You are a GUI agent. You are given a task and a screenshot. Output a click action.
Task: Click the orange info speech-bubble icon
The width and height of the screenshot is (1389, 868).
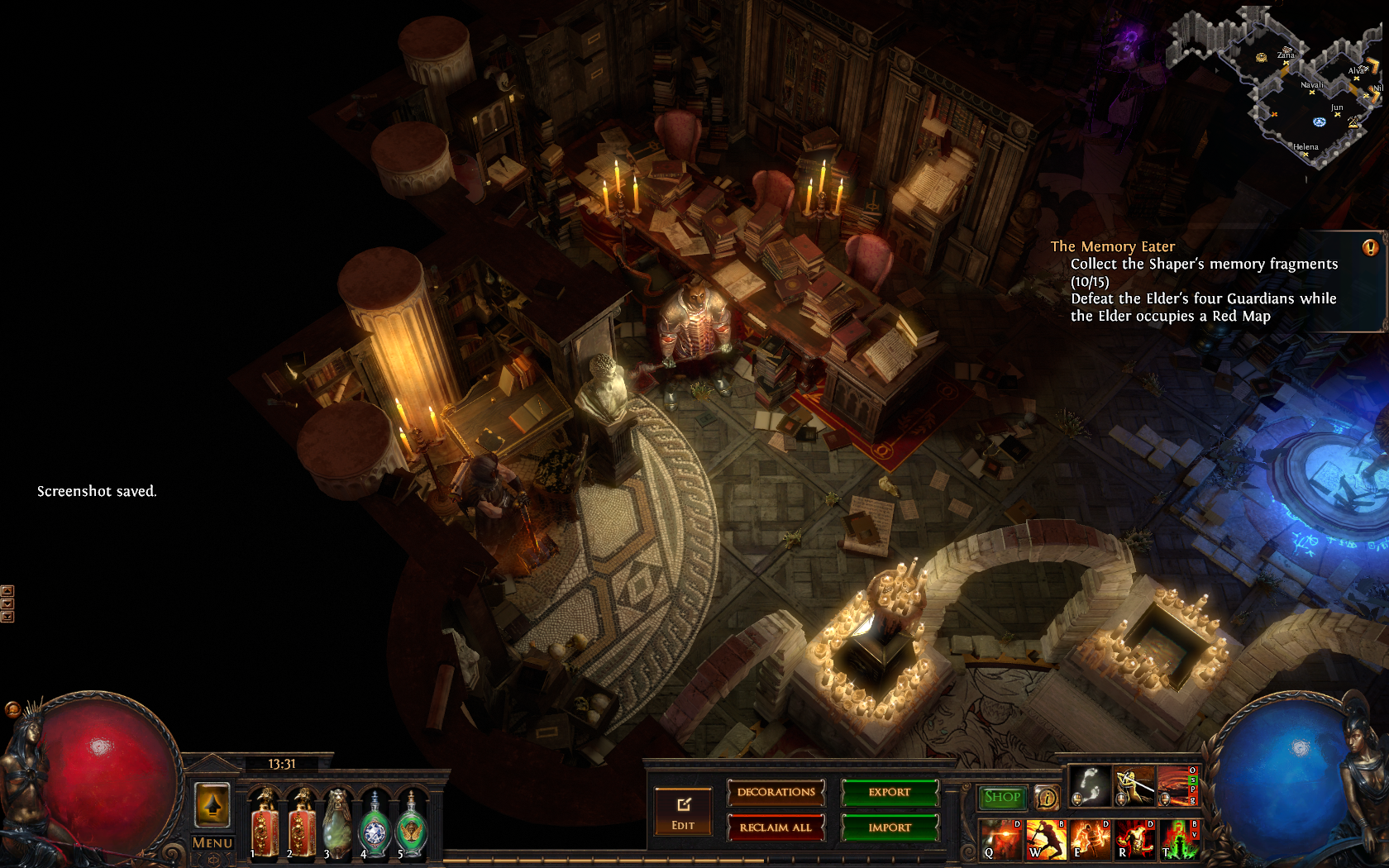pos(1047,798)
